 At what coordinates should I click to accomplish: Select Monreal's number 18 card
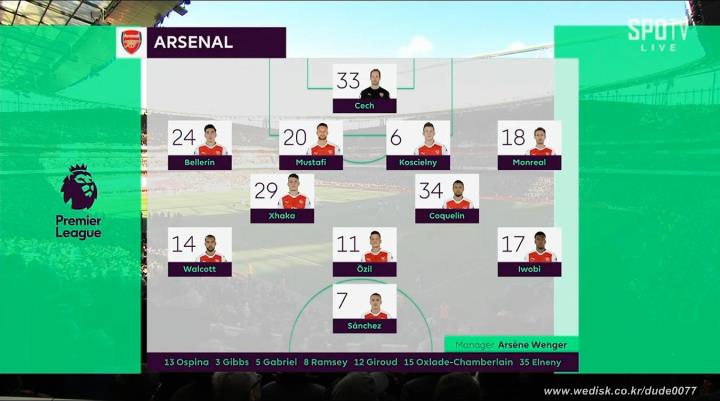point(529,145)
